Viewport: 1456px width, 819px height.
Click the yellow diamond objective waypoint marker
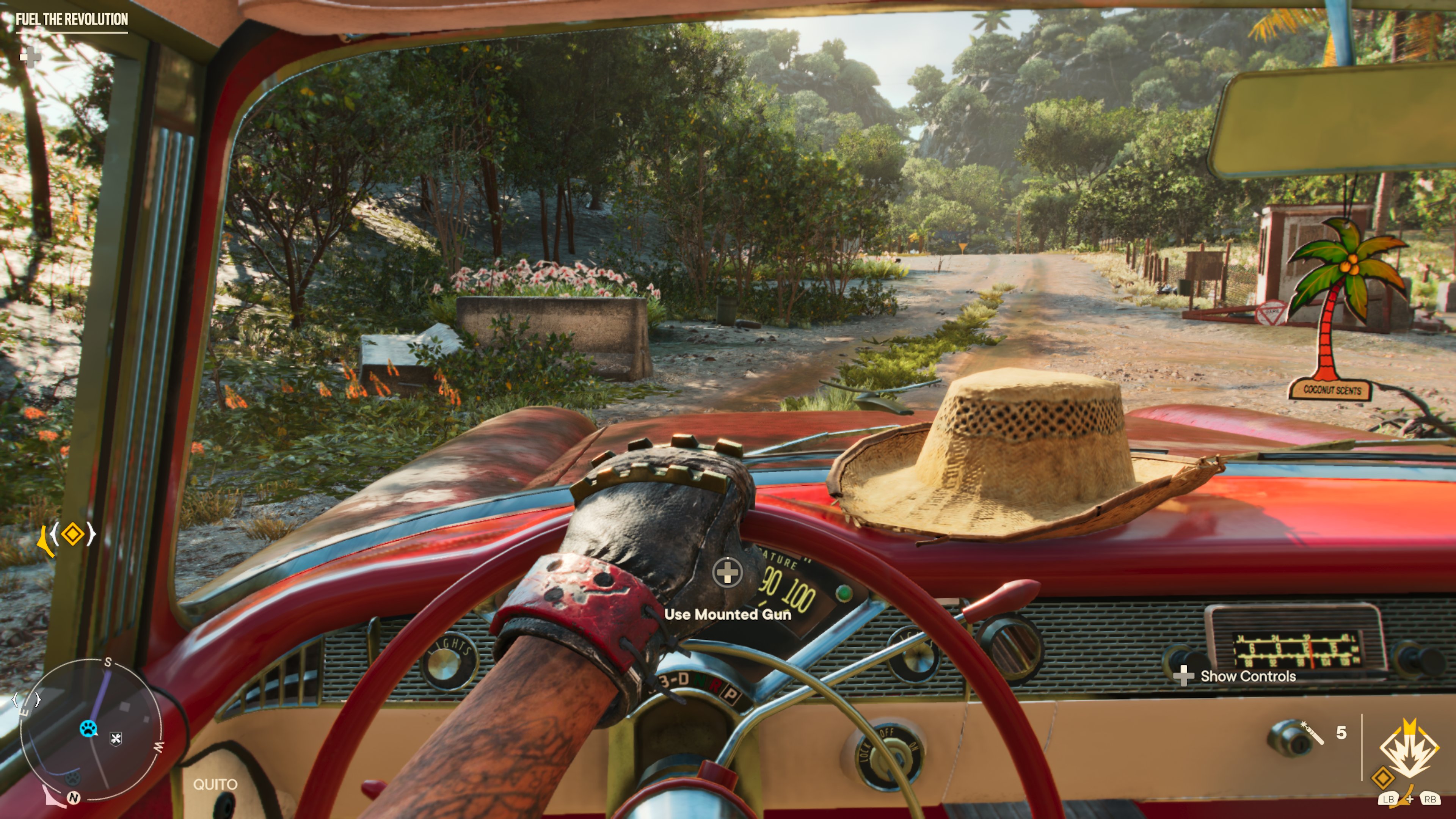pos(73,534)
